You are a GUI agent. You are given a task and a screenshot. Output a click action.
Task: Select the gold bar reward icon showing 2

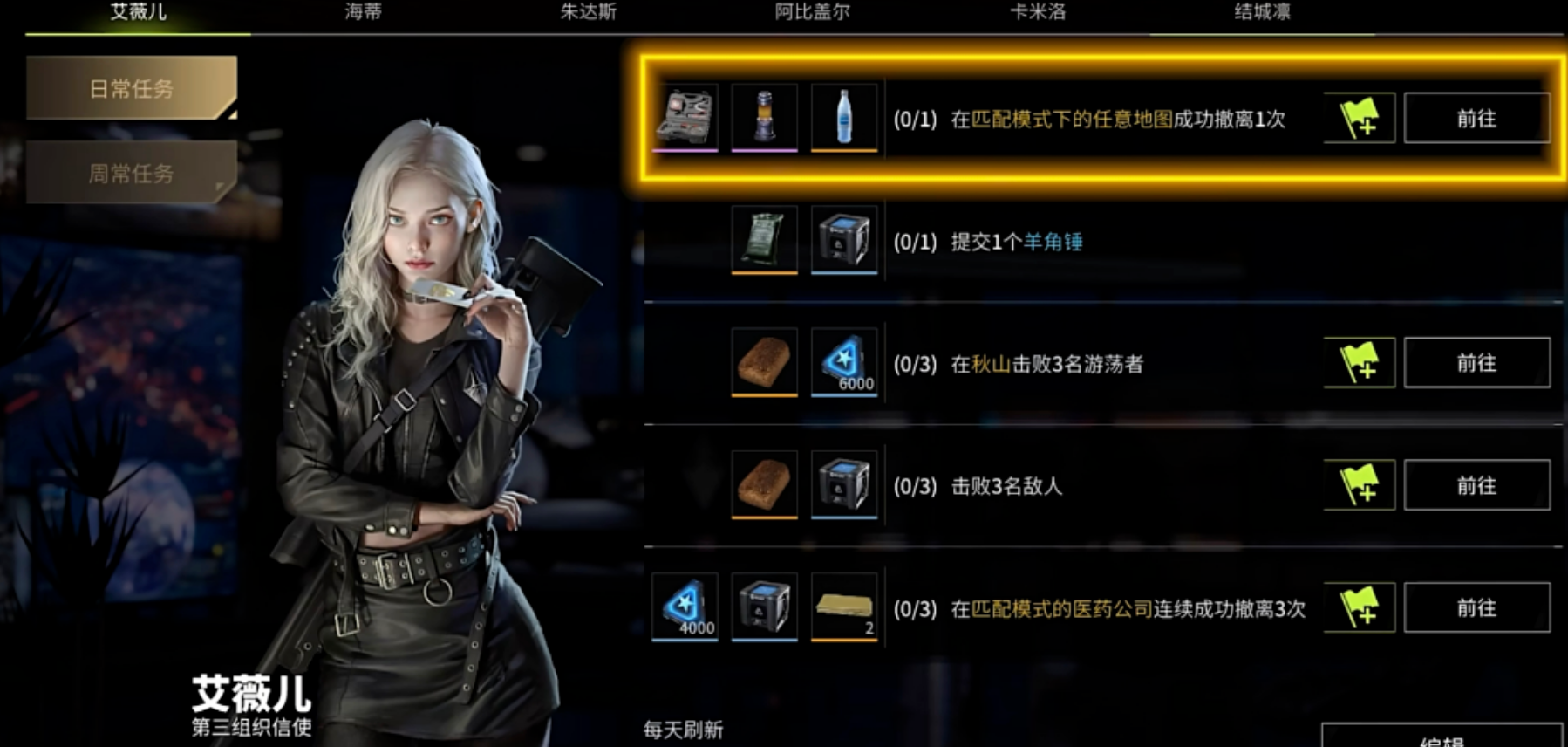tap(843, 608)
